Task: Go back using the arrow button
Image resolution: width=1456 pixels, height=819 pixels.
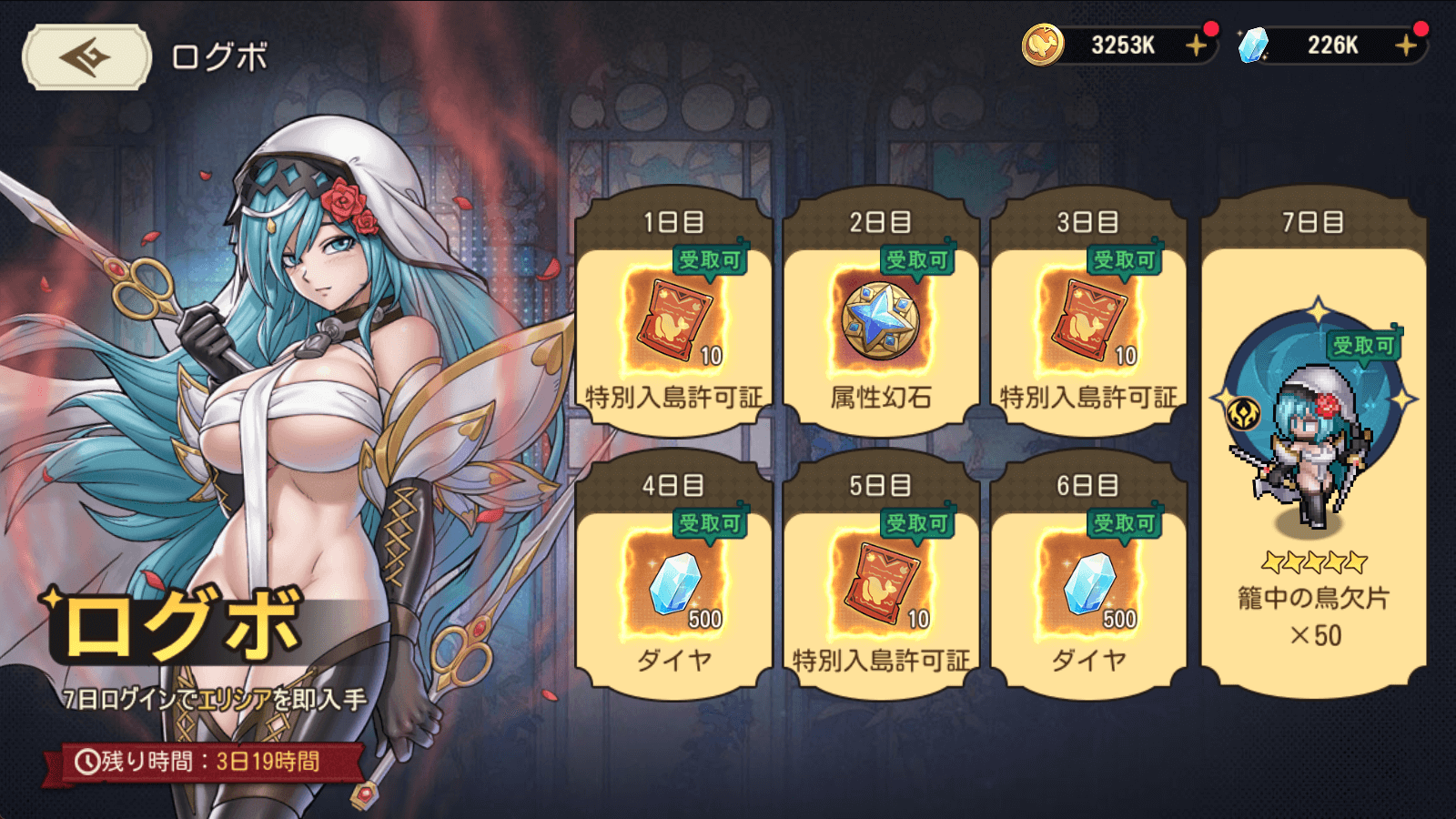Action: pyautogui.click(x=86, y=57)
